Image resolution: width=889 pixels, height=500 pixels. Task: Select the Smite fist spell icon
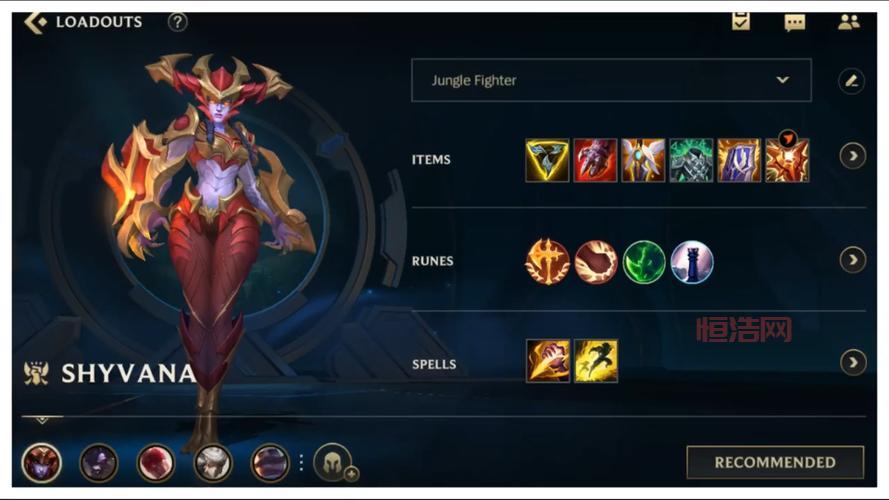[547, 361]
